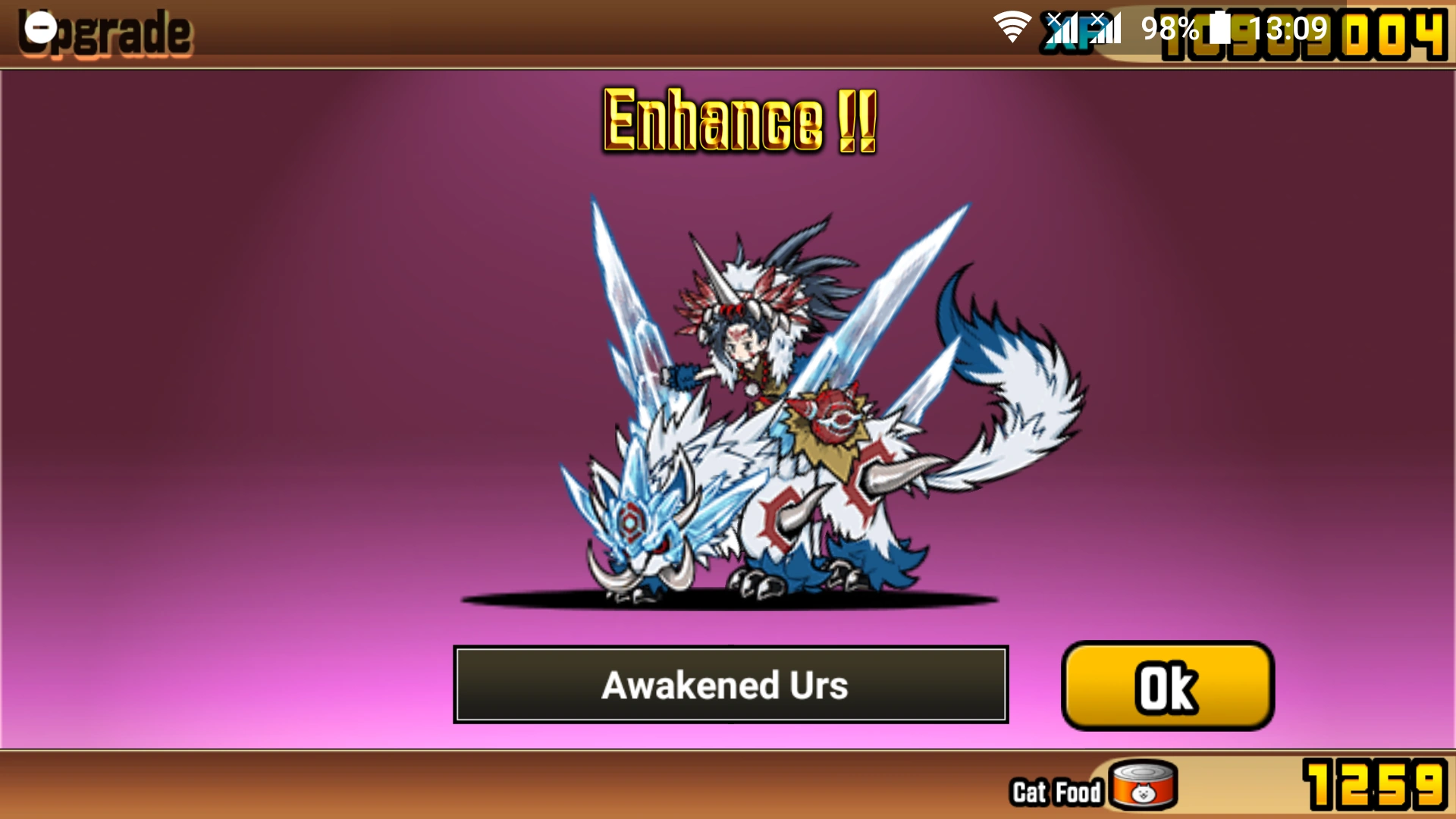Click the minus icon beside Upgrade
The height and width of the screenshot is (819, 1456).
pyautogui.click(x=42, y=28)
